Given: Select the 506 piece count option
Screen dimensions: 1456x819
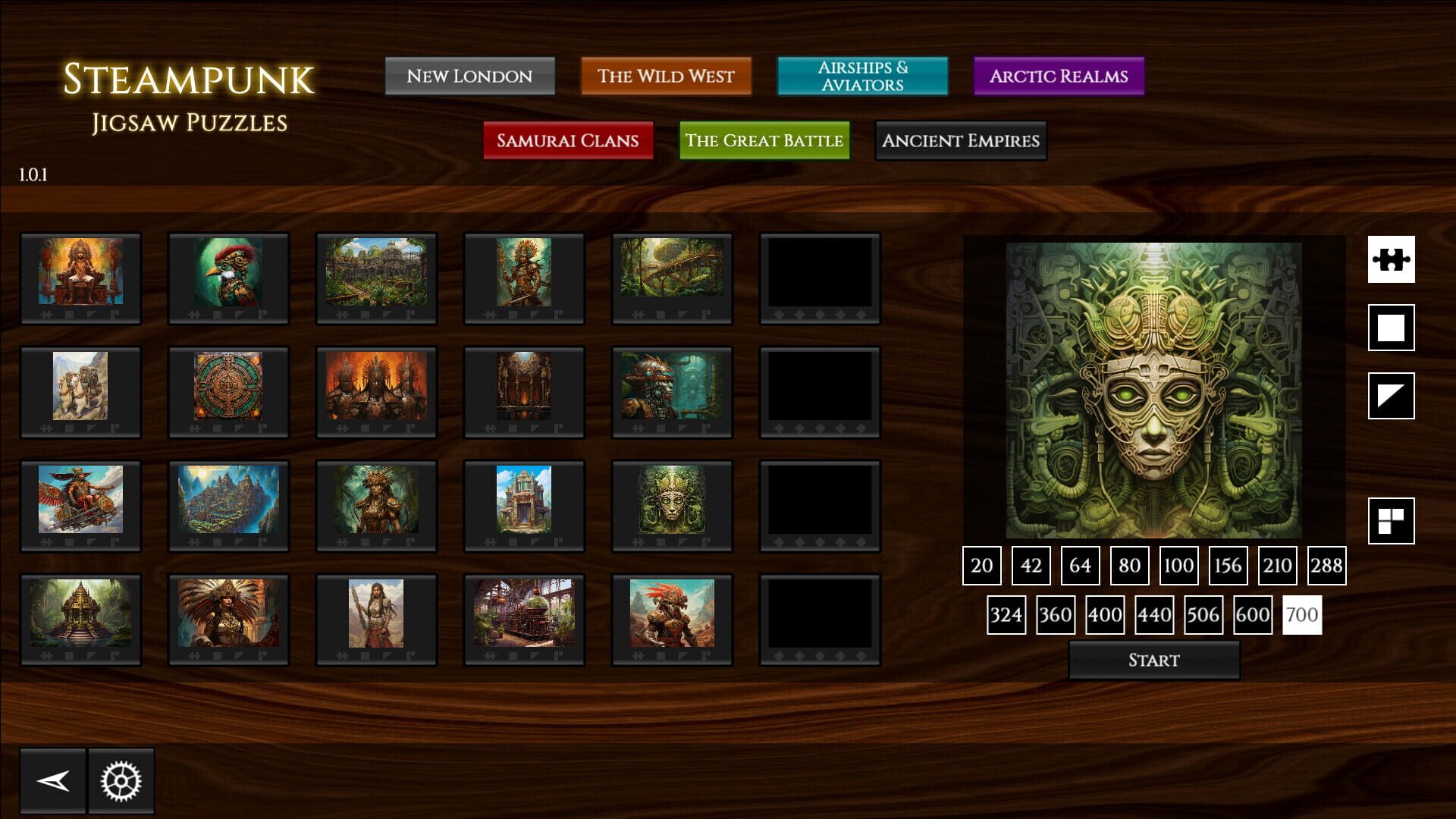Looking at the screenshot, I should coord(1203,615).
